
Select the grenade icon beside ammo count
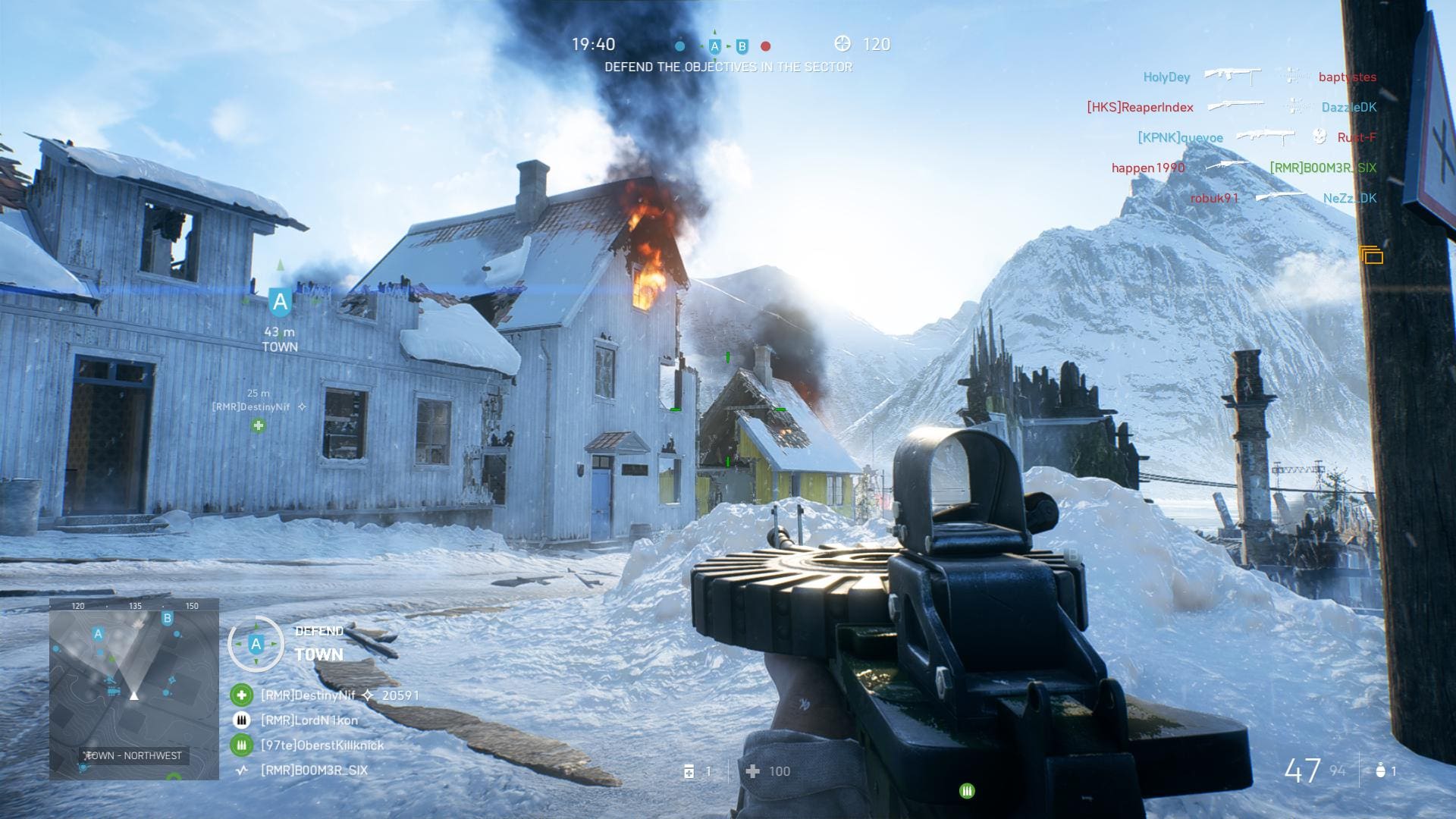tap(1380, 771)
